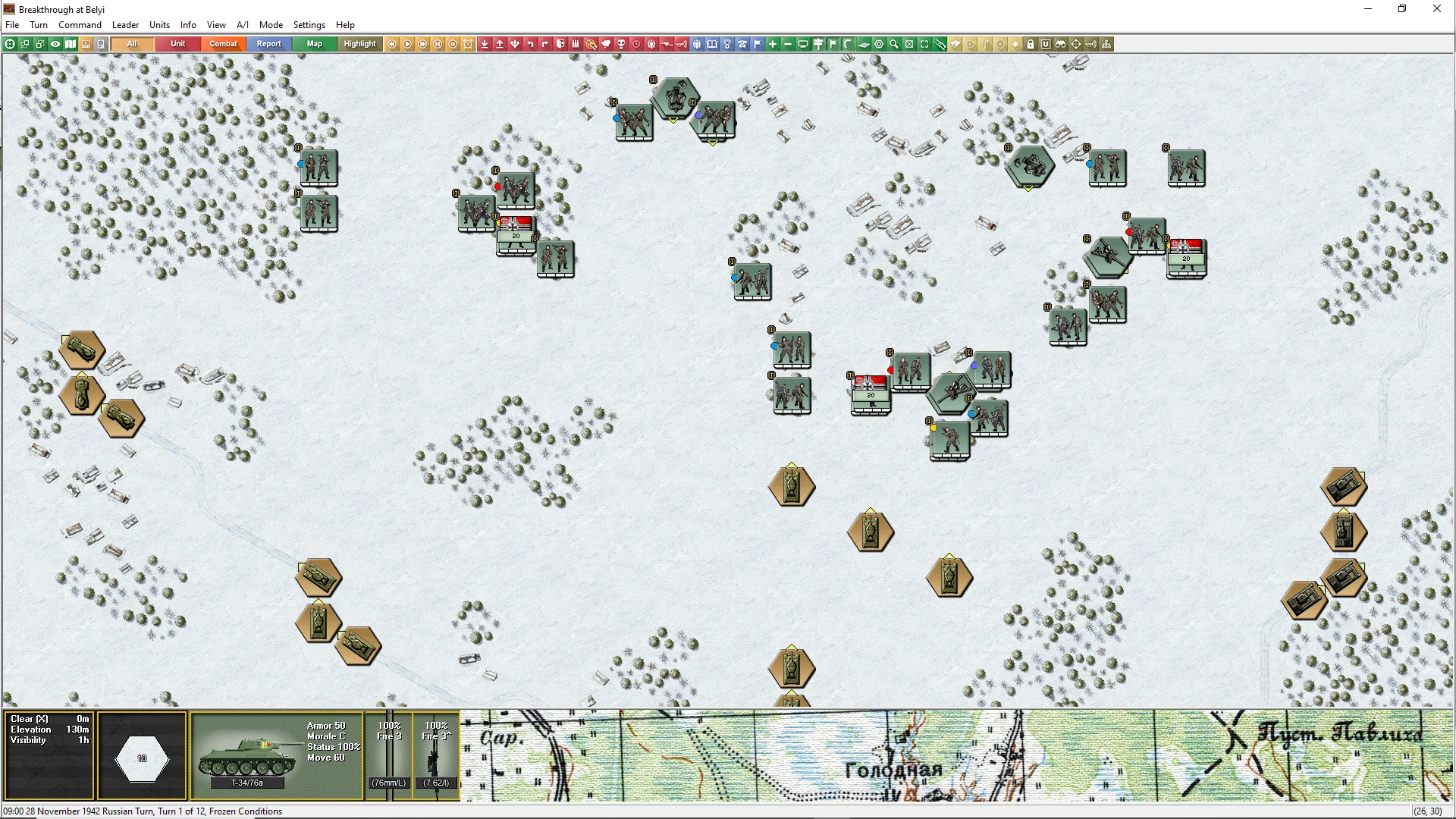Switch to the All toolbar tab
1456x819 pixels.
point(132,44)
